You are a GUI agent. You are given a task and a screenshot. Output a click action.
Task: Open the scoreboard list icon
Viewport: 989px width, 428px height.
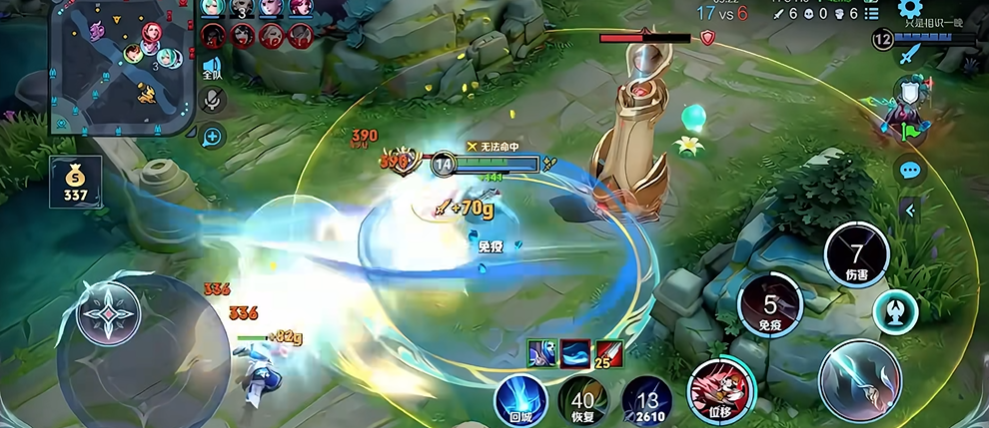(871, 14)
